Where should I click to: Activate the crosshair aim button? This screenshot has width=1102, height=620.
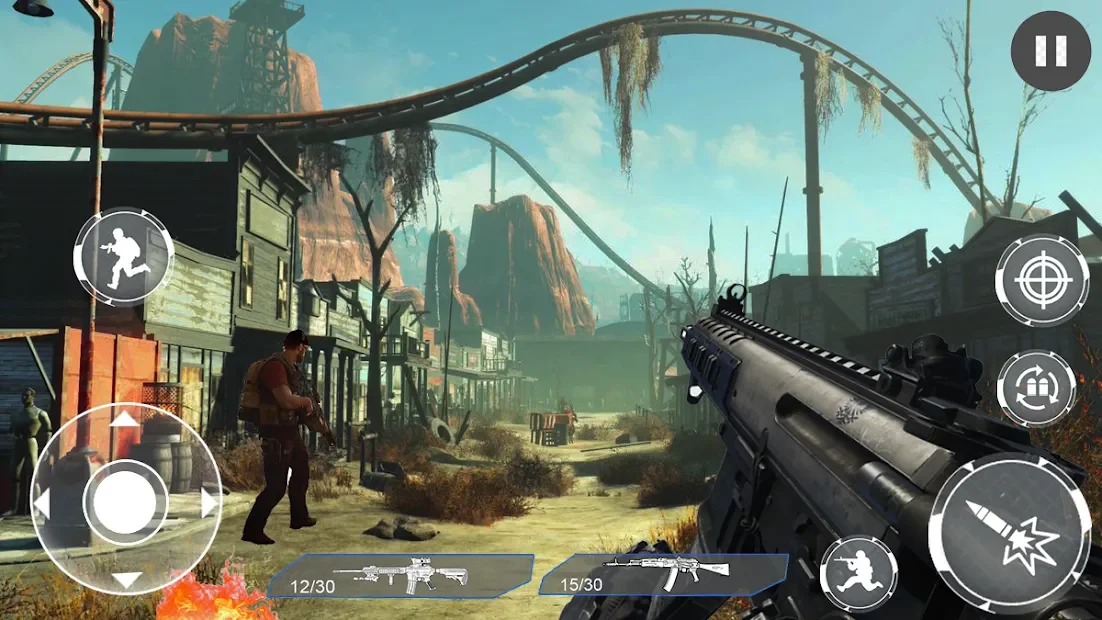click(x=1041, y=281)
